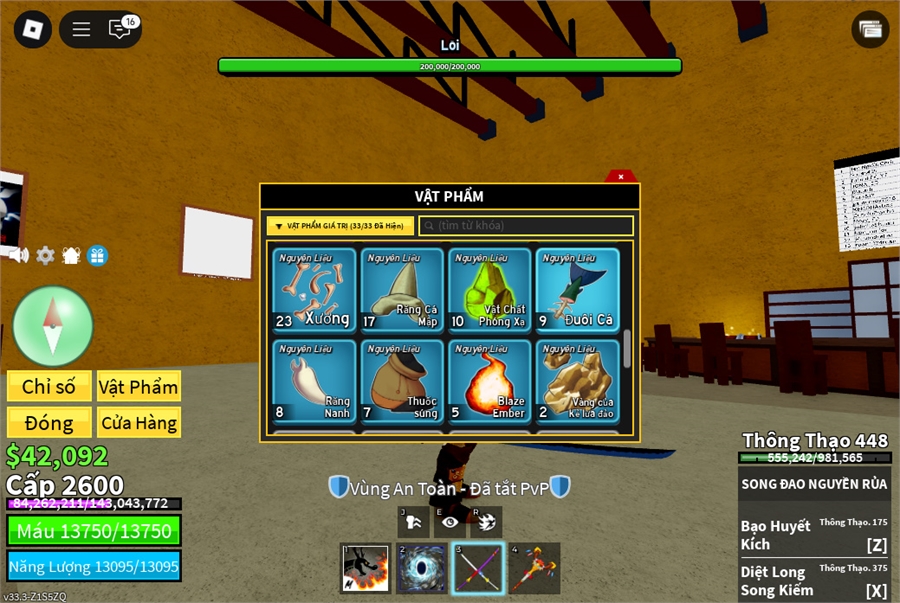Select the Vật Chất Phóng Xạ slot
This screenshot has height=603, width=900.
490,289
